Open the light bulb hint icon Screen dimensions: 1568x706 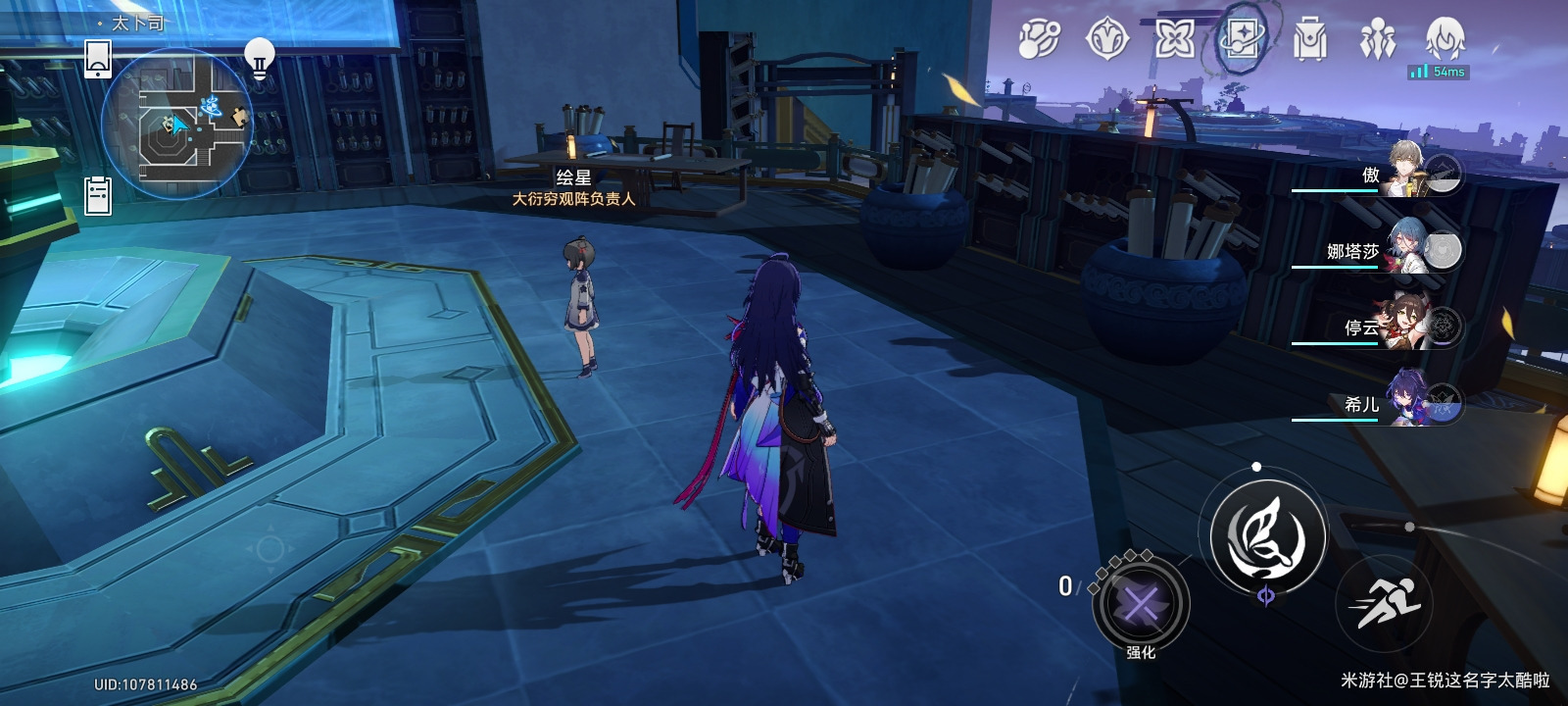click(259, 58)
